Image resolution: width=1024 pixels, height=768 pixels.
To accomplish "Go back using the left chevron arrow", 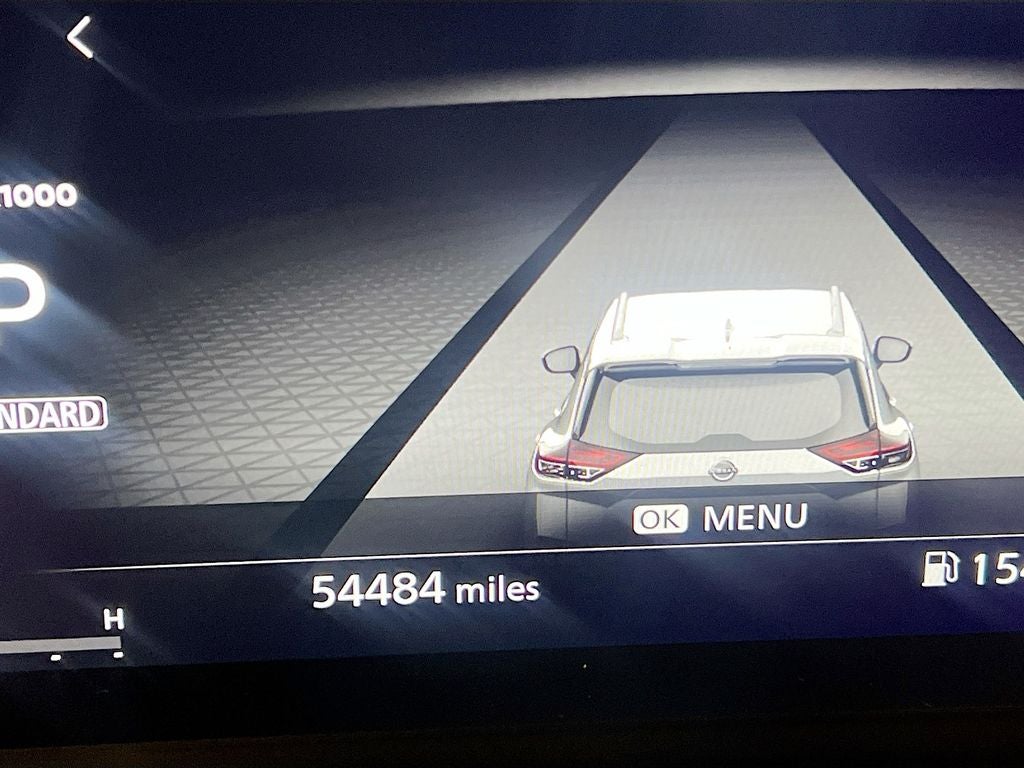I will click(x=80, y=38).
